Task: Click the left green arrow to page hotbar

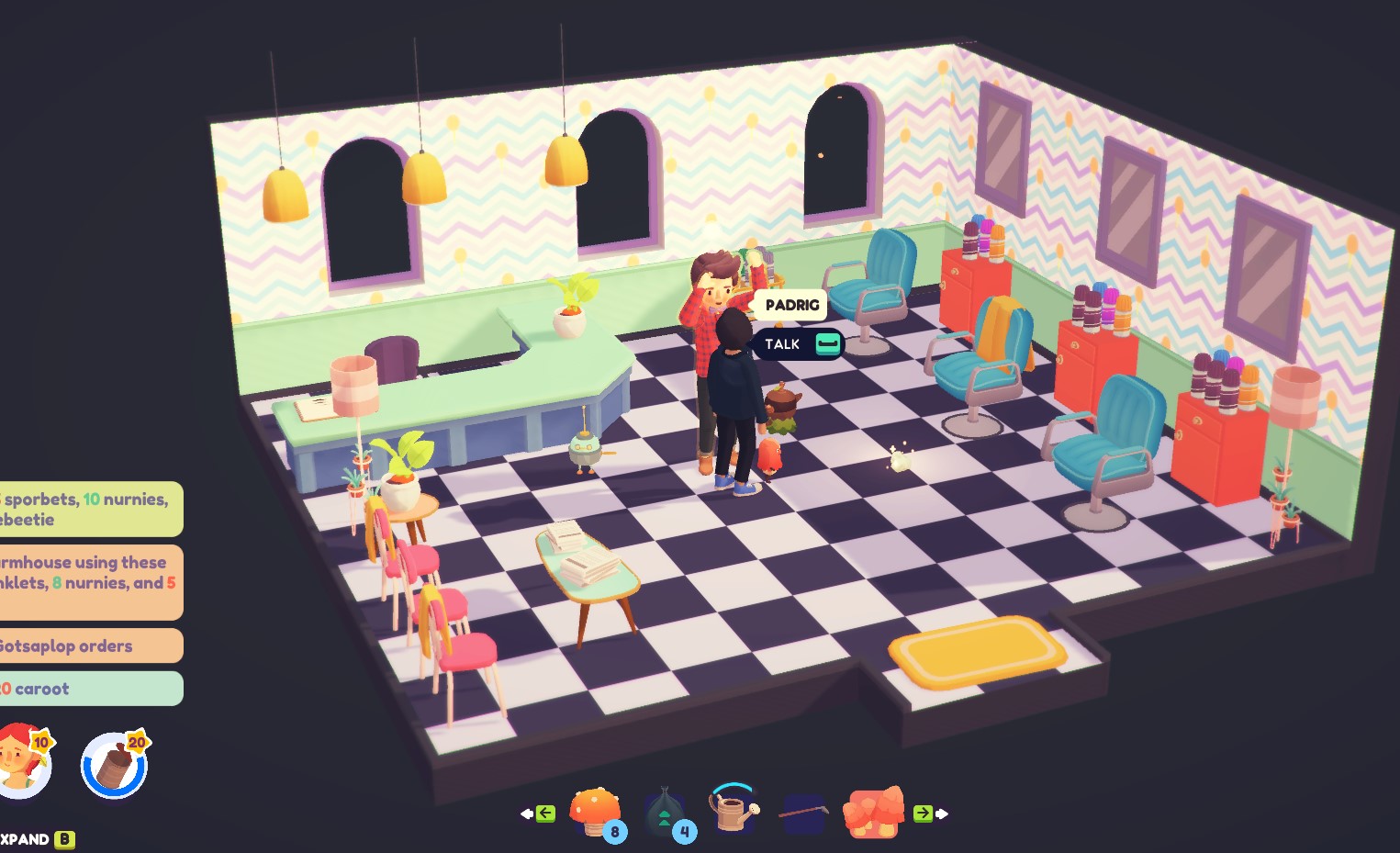Action: pyautogui.click(x=545, y=812)
